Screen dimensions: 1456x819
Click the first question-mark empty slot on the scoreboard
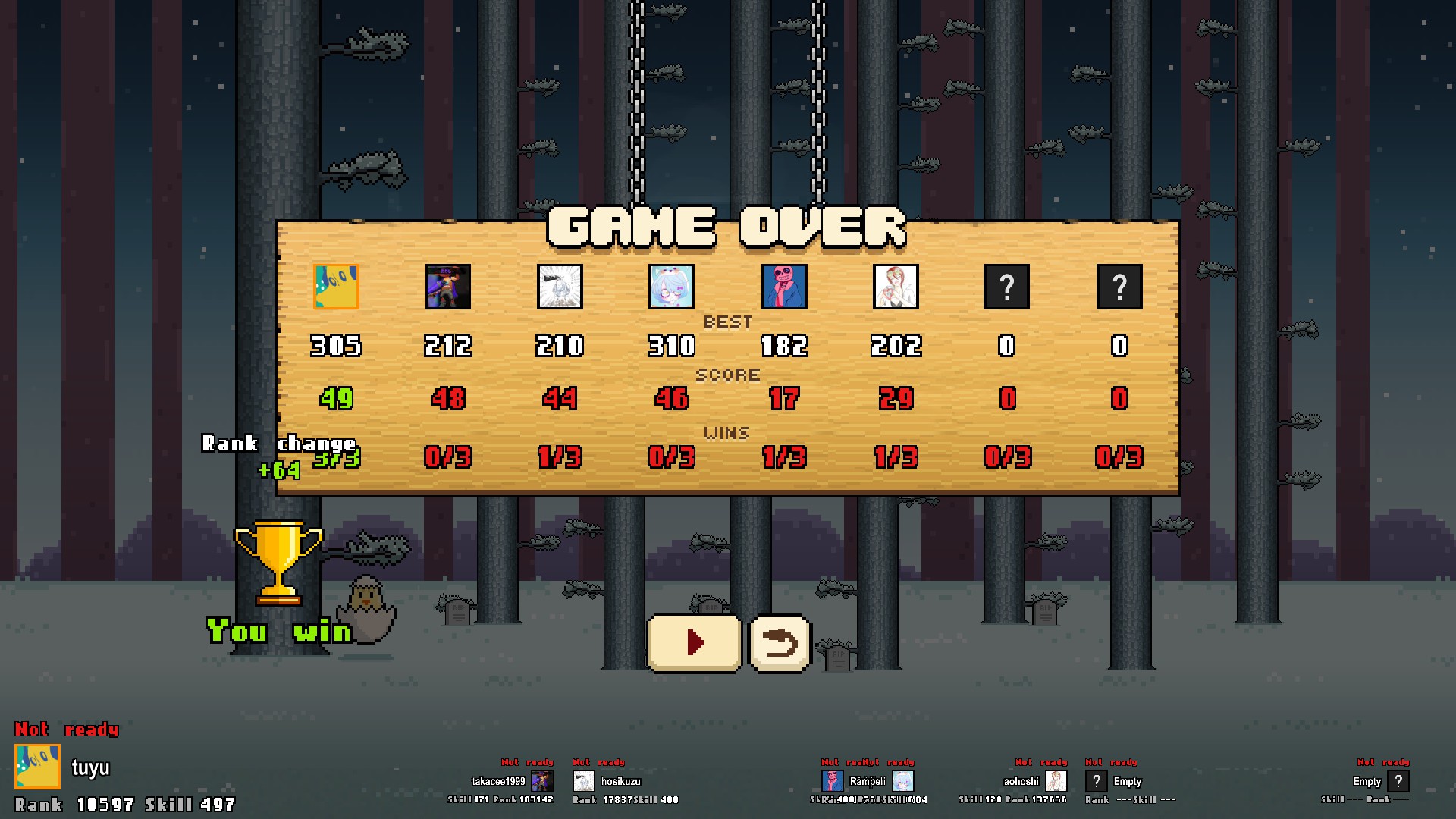pos(1006,287)
